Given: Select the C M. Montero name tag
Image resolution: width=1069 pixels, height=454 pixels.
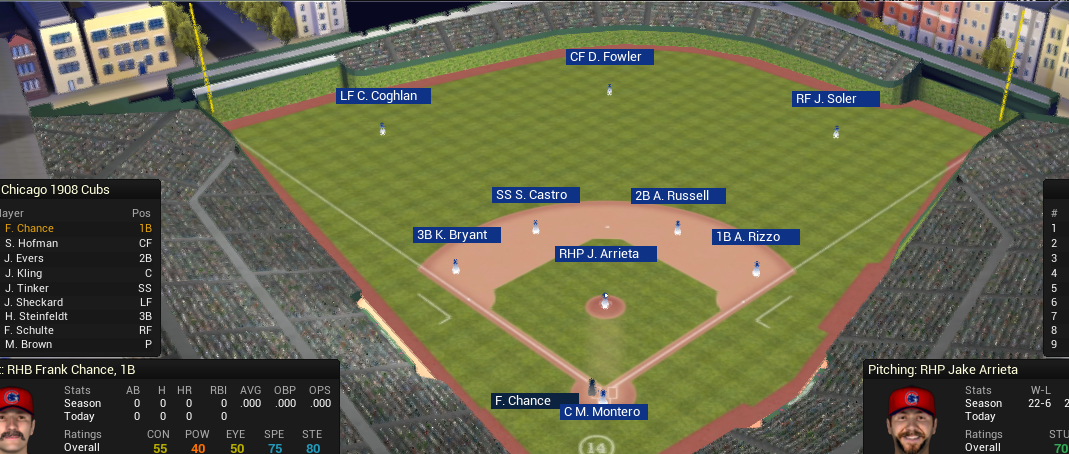Looking at the screenshot, I should click(603, 412).
